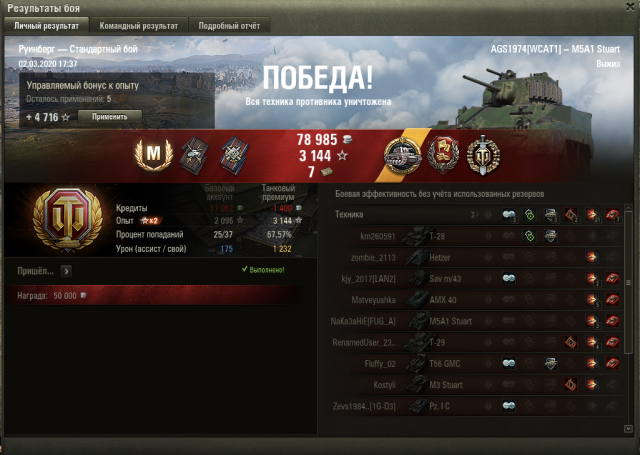
Task: Expand the Пришёл... mission arrow button
Action: click(x=66, y=270)
